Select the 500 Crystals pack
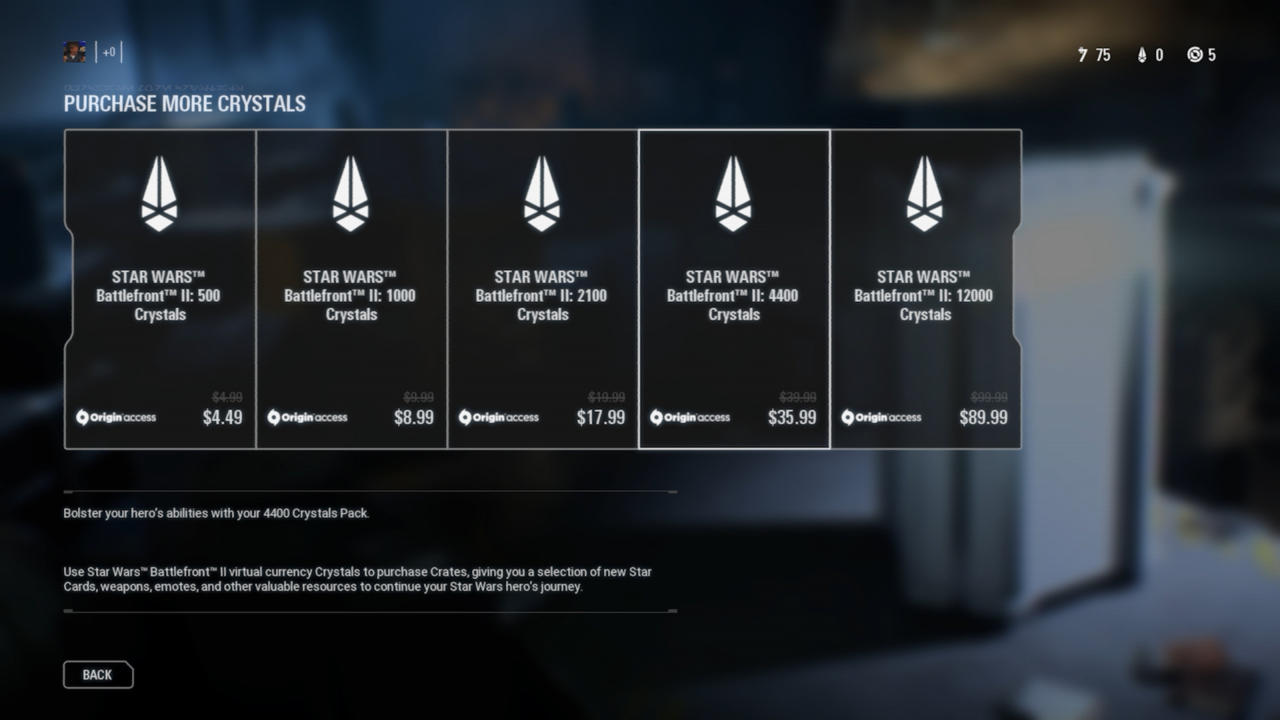 click(x=160, y=290)
